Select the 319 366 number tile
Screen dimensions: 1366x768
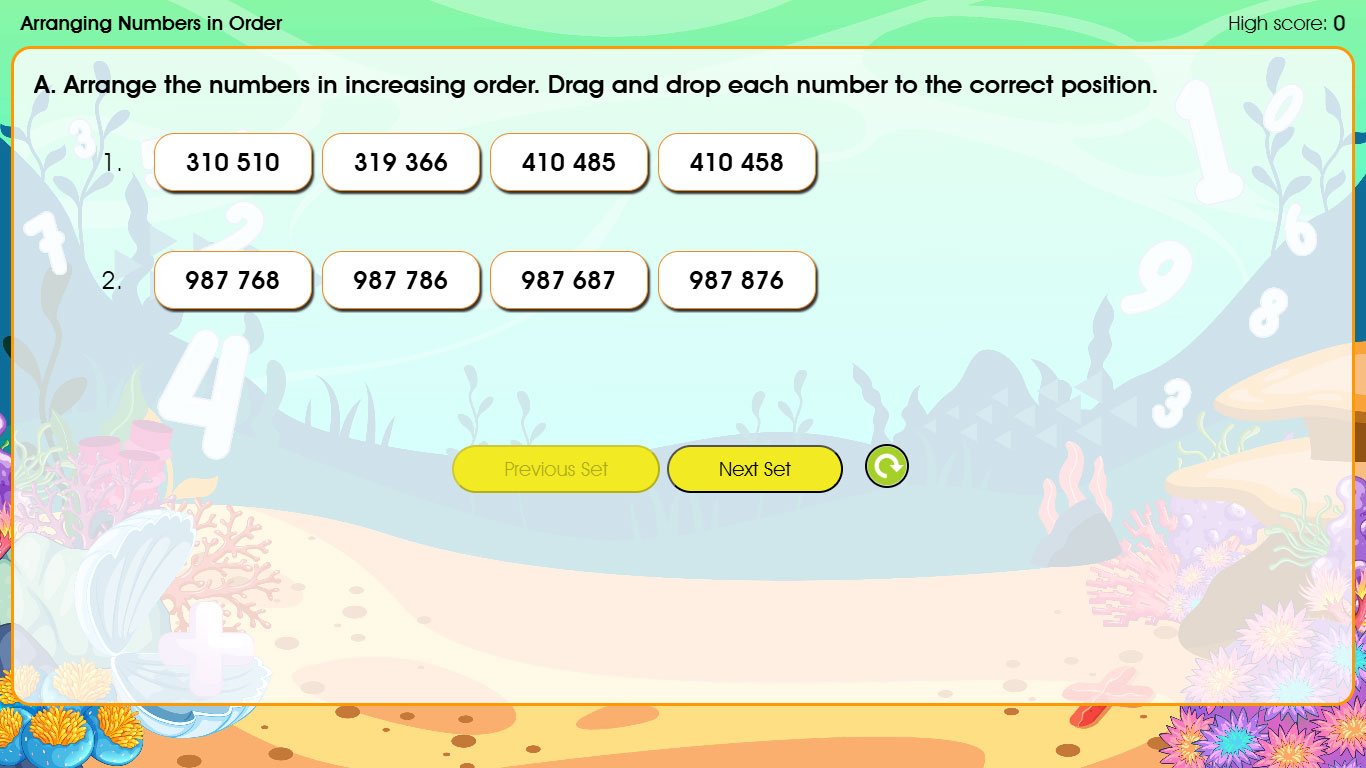[x=401, y=162]
